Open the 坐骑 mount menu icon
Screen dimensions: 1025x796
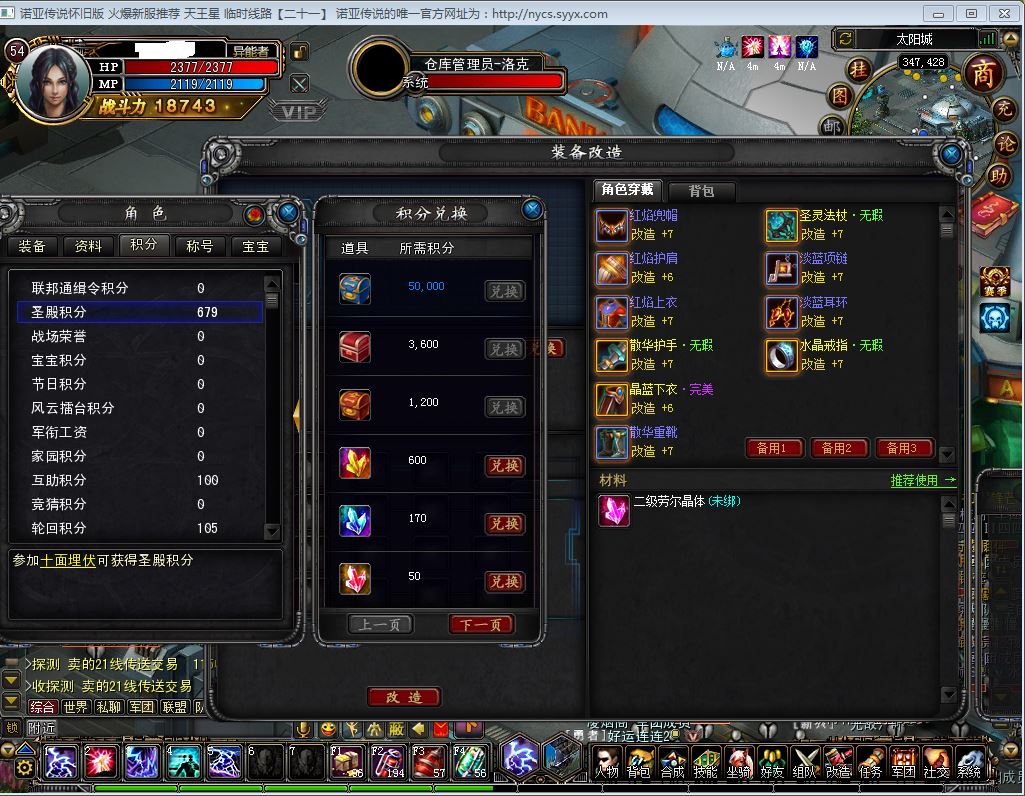click(x=738, y=763)
